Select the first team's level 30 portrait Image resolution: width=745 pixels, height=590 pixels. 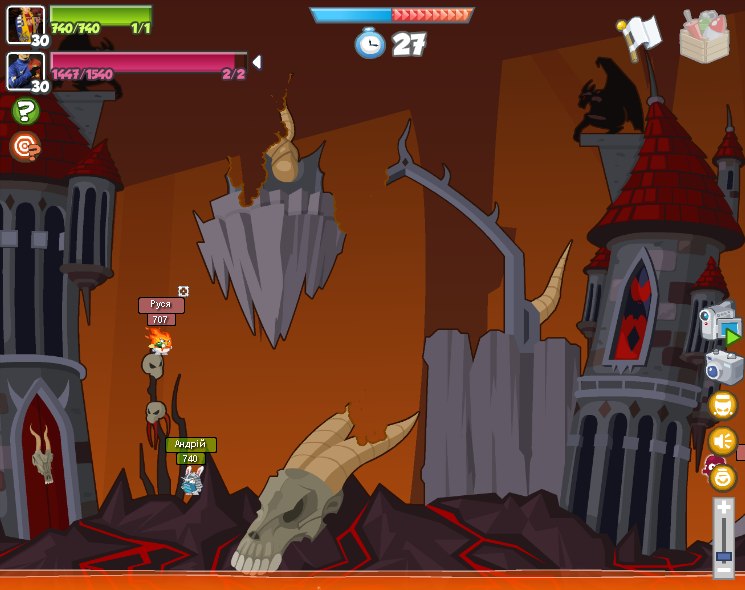(x=25, y=24)
